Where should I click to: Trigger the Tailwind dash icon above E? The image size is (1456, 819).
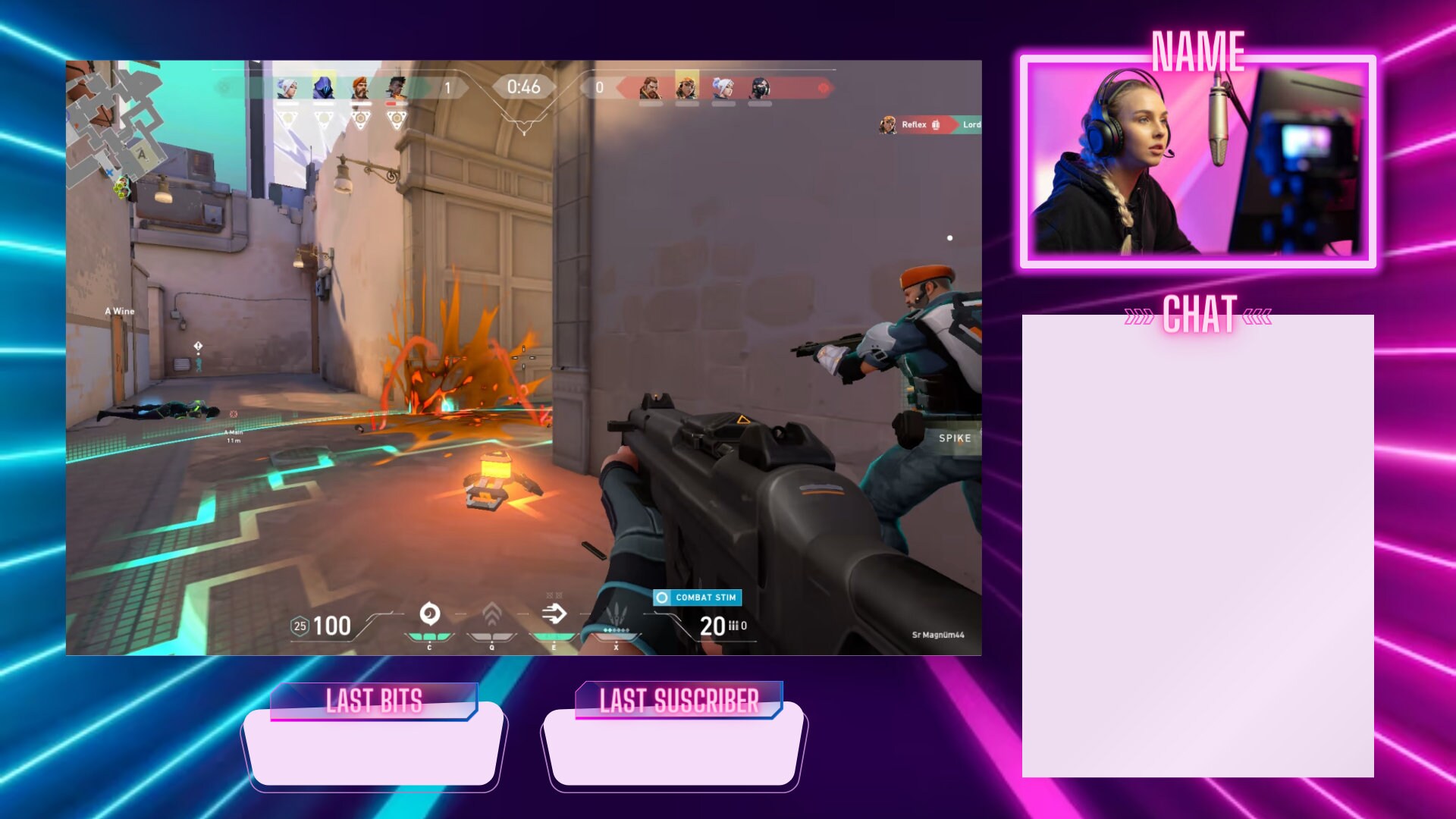554,613
